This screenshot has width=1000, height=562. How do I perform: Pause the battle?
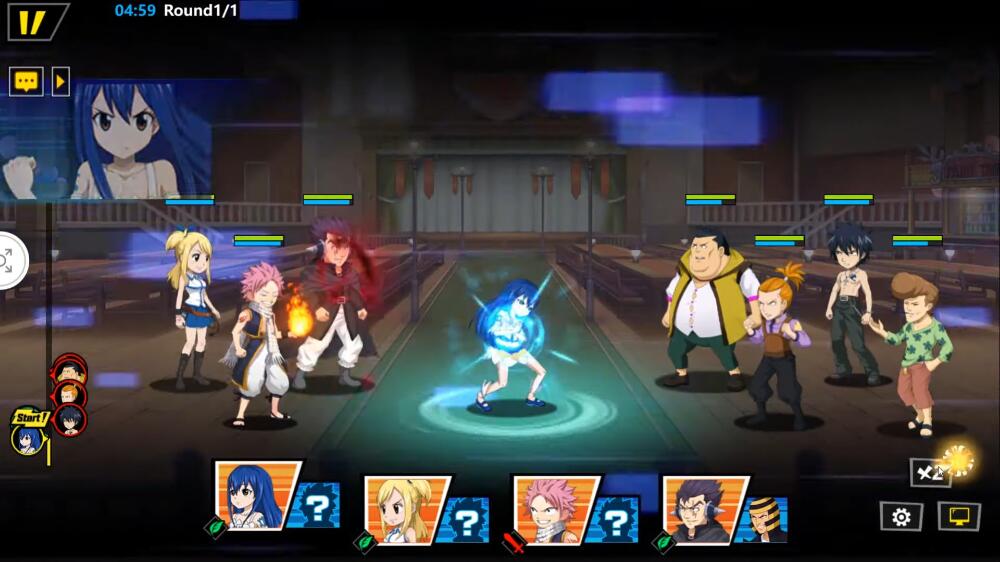[x=35, y=21]
